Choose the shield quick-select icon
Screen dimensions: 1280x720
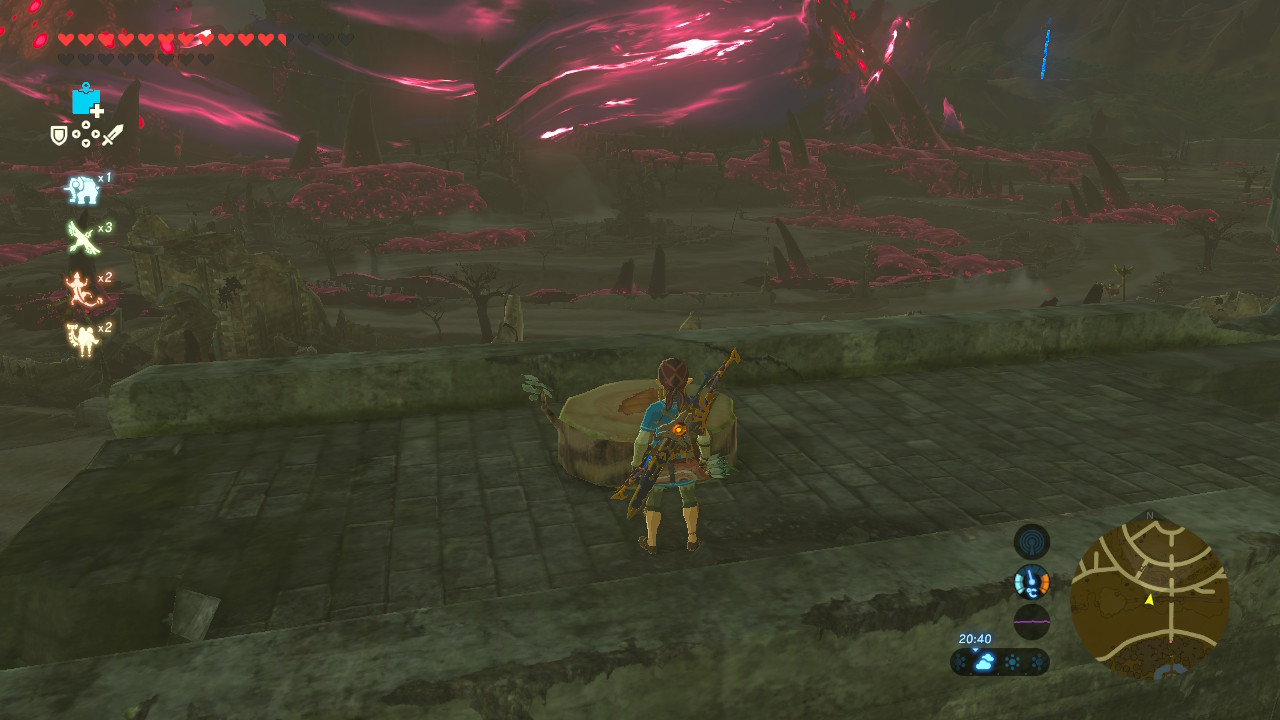click(59, 135)
